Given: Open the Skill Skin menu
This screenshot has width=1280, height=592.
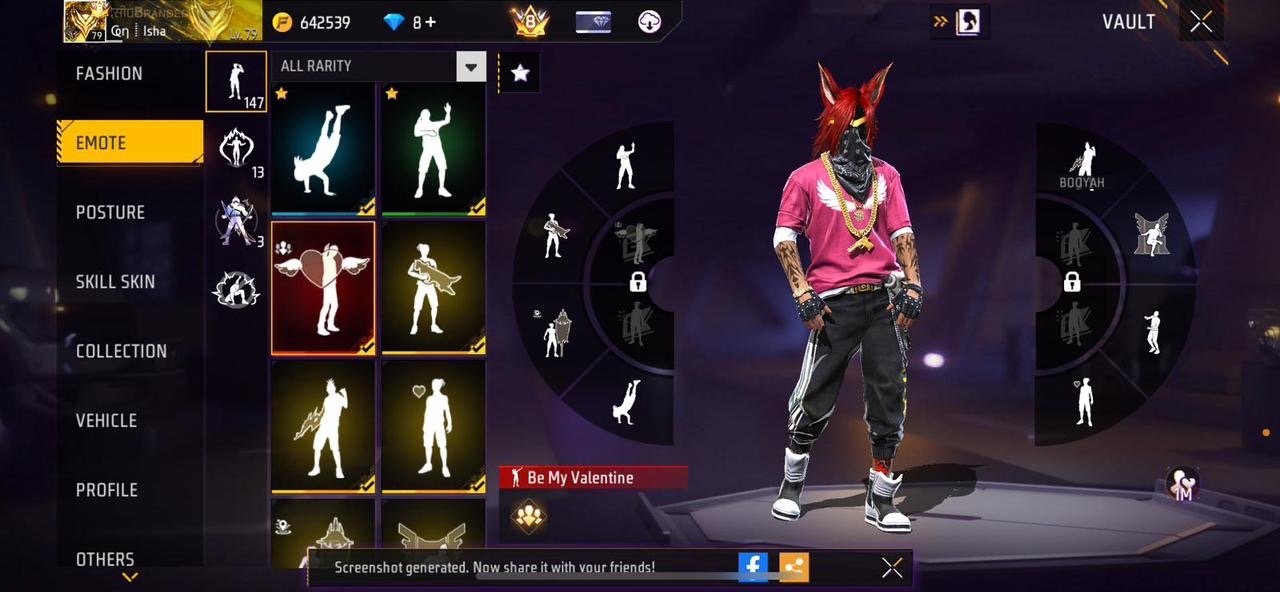Looking at the screenshot, I should click(115, 282).
